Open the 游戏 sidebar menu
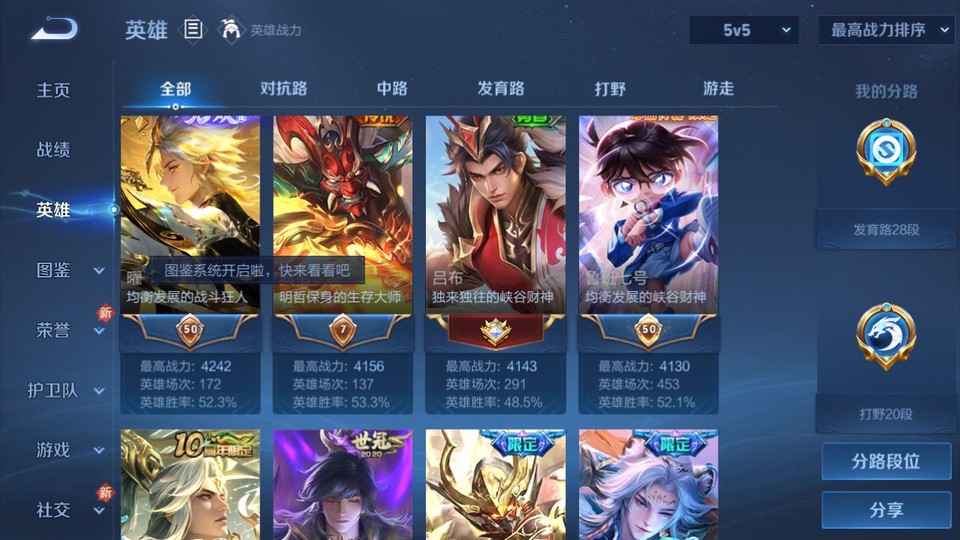Image resolution: width=960 pixels, height=540 pixels. pos(65,450)
